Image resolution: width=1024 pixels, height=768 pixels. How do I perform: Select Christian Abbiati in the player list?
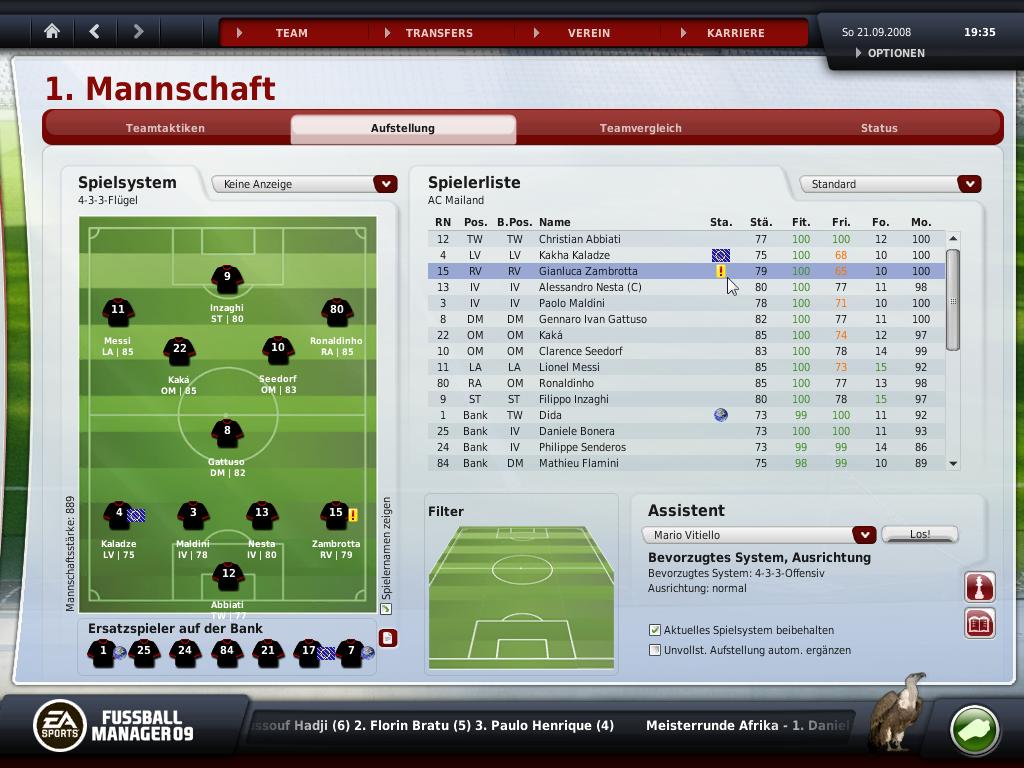coord(579,239)
